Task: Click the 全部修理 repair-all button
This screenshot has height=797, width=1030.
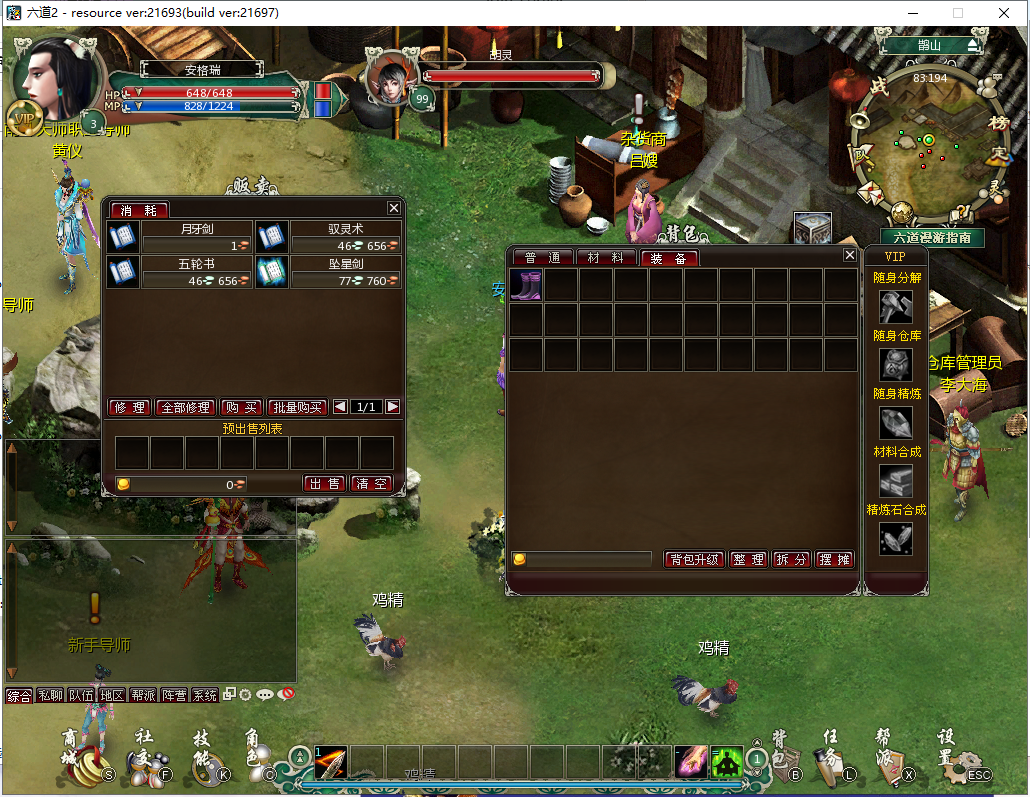Action: (185, 407)
